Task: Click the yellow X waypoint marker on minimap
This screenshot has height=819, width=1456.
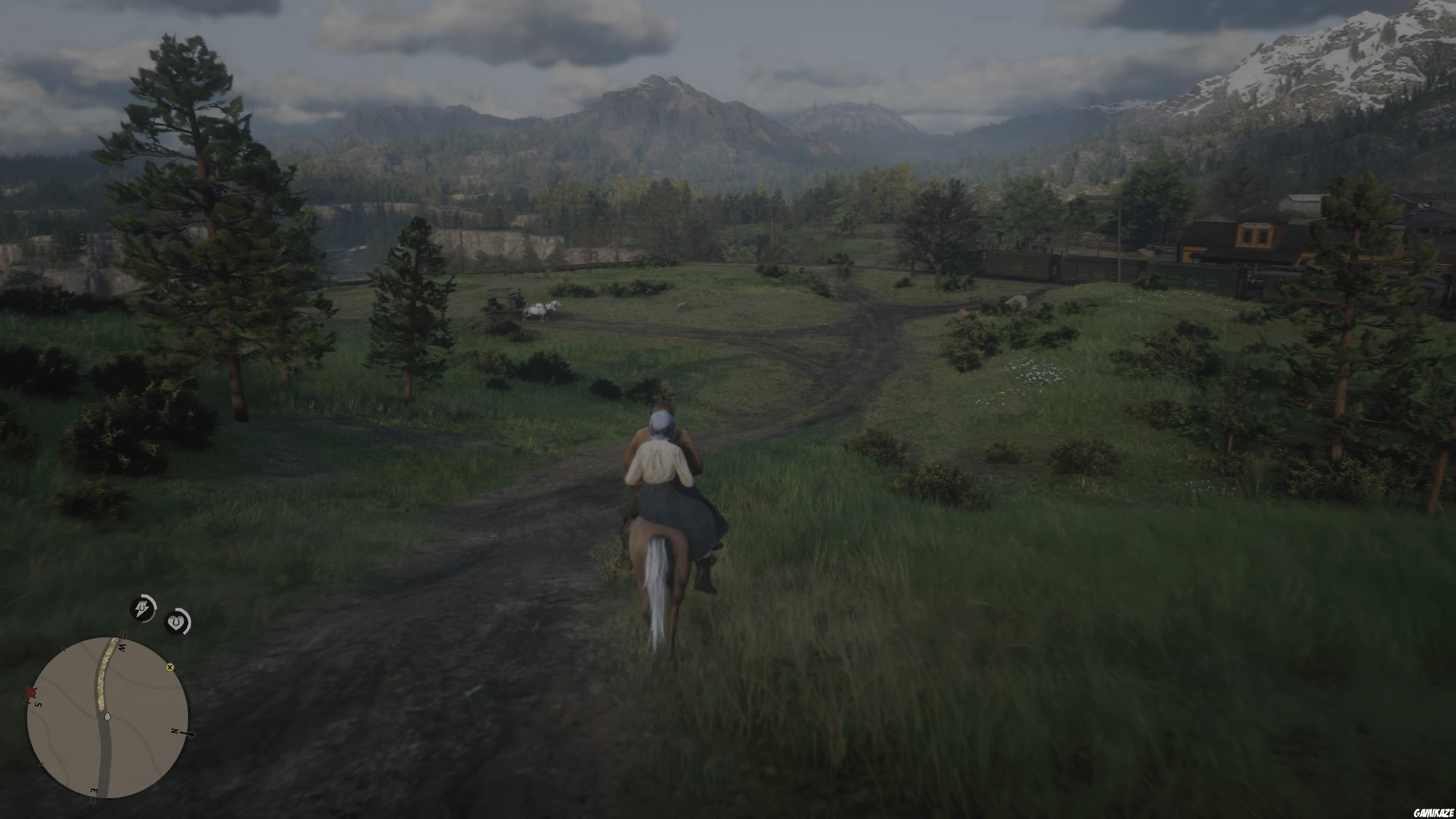Action: click(170, 668)
